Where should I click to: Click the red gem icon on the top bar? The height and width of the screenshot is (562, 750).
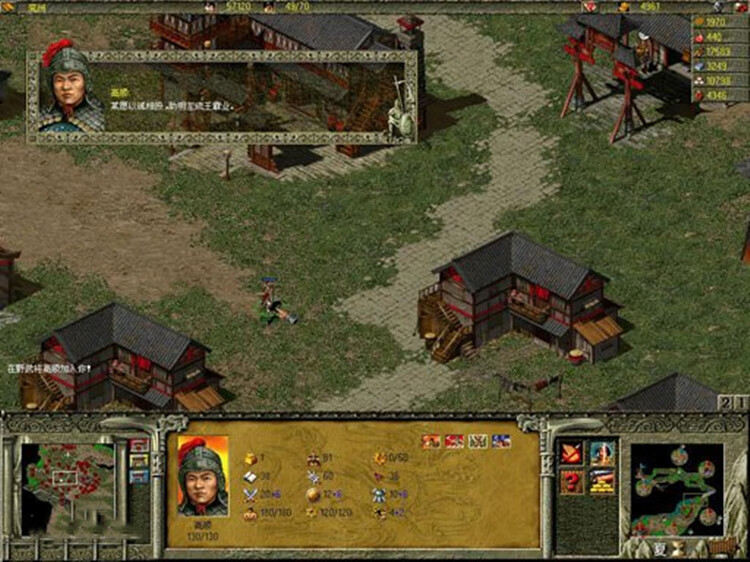pyautogui.click(x=588, y=7)
